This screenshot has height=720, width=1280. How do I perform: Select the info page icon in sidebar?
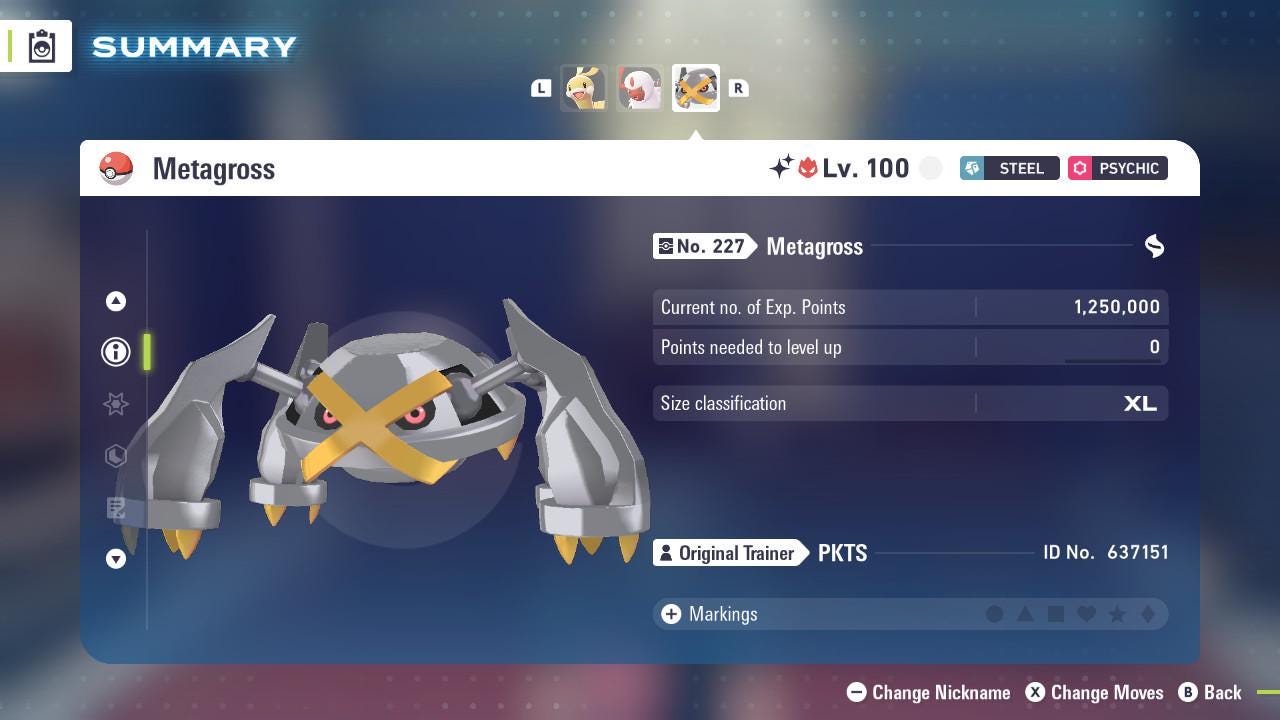(x=115, y=351)
